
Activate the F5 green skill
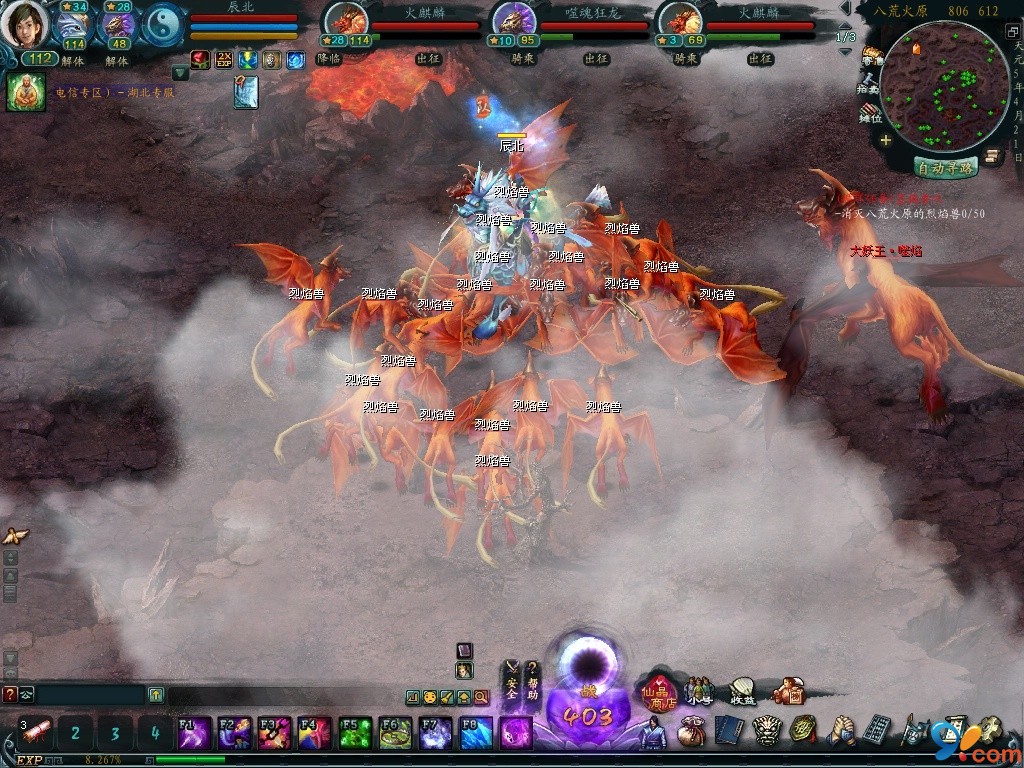355,733
